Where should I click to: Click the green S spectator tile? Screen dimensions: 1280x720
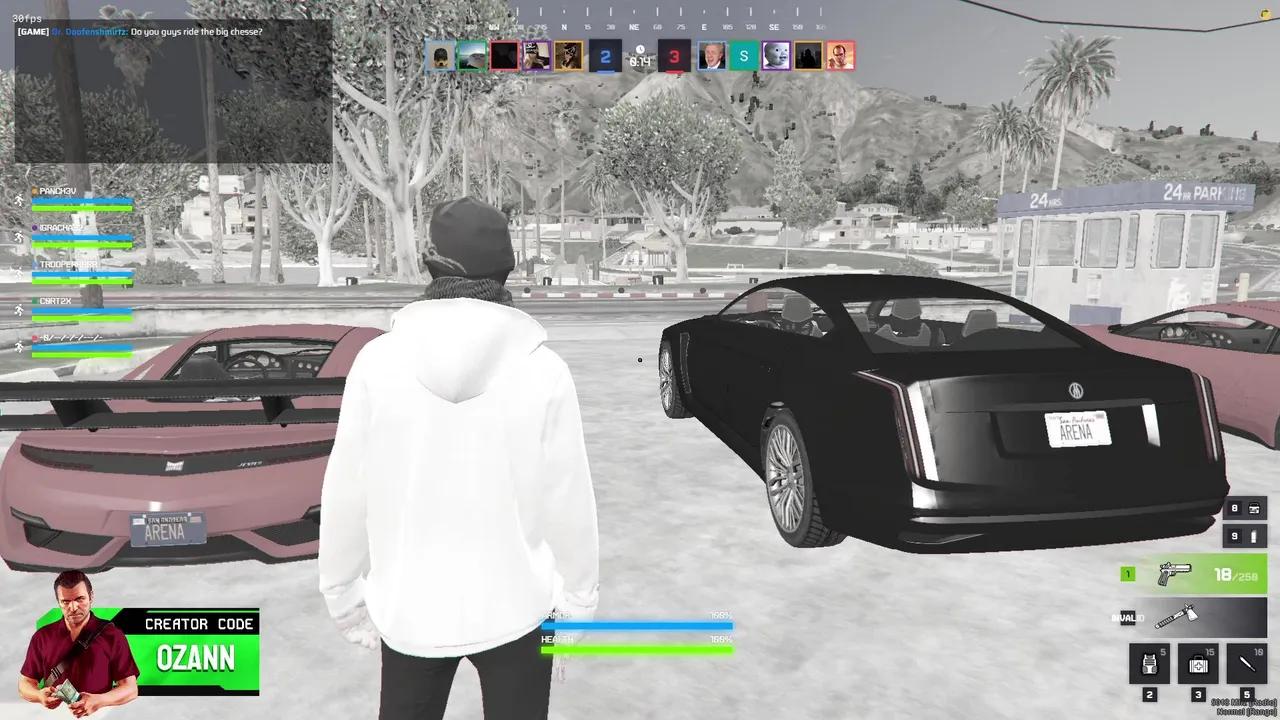[x=743, y=56]
